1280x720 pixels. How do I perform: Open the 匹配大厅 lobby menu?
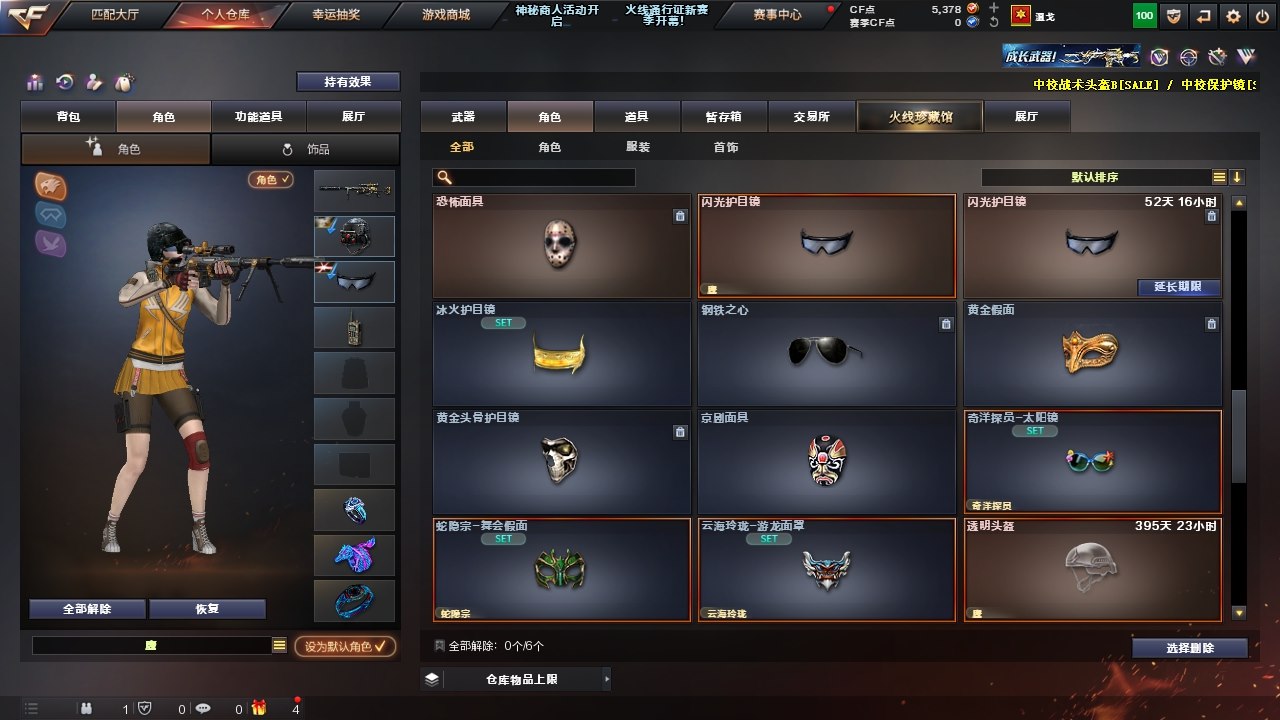coord(114,15)
